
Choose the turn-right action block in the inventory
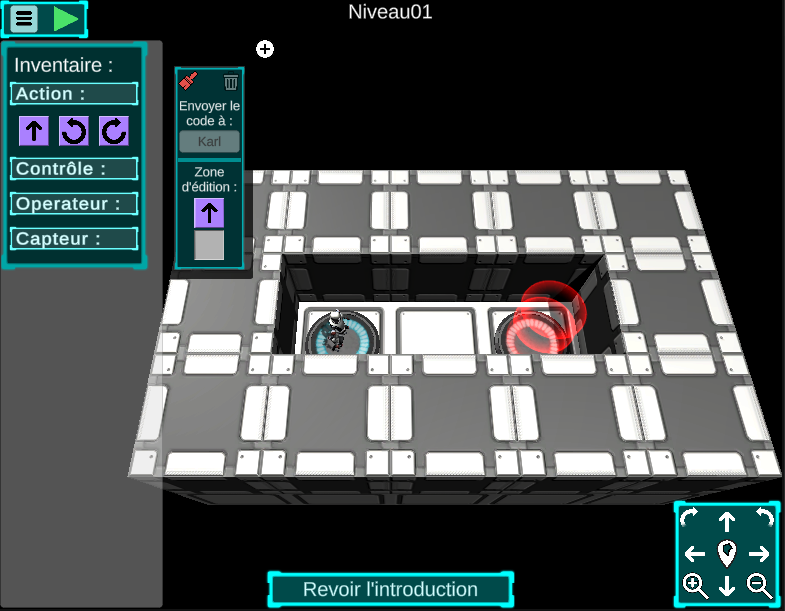[113, 130]
